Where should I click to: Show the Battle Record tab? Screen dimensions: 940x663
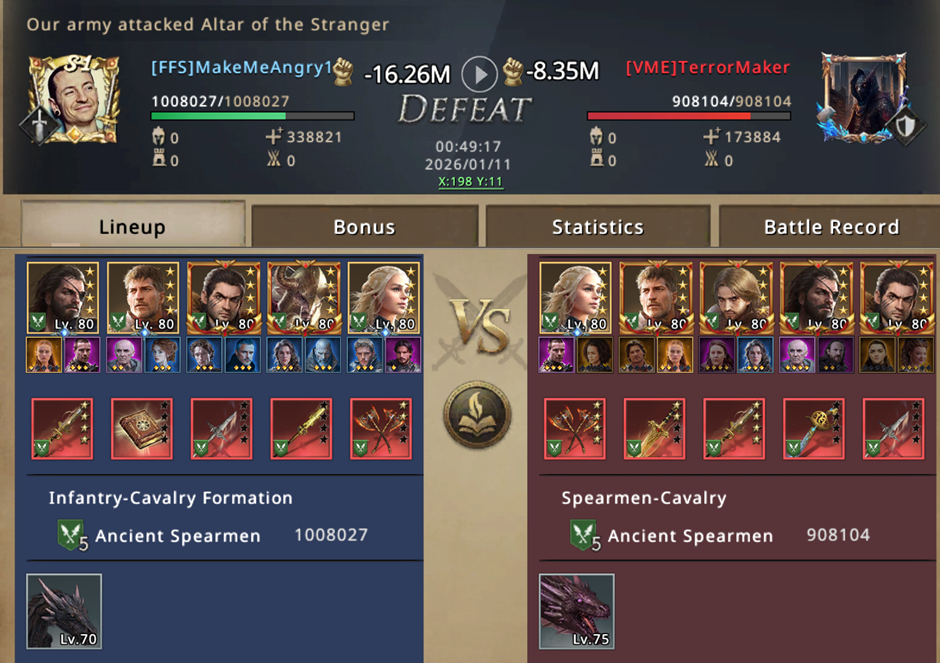click(x=831, y=227)
